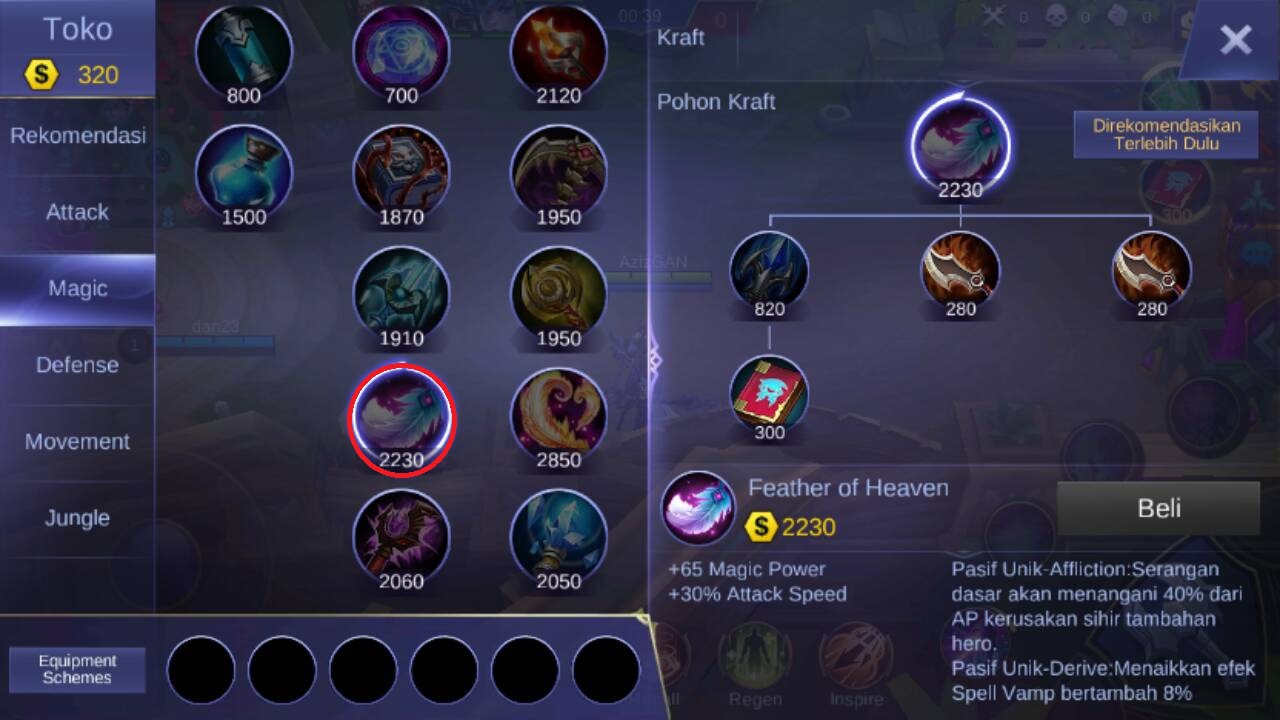This screenshot has width=1280, height=720.
Task: Open Equipment Schemes
Action: click(78, 669)
